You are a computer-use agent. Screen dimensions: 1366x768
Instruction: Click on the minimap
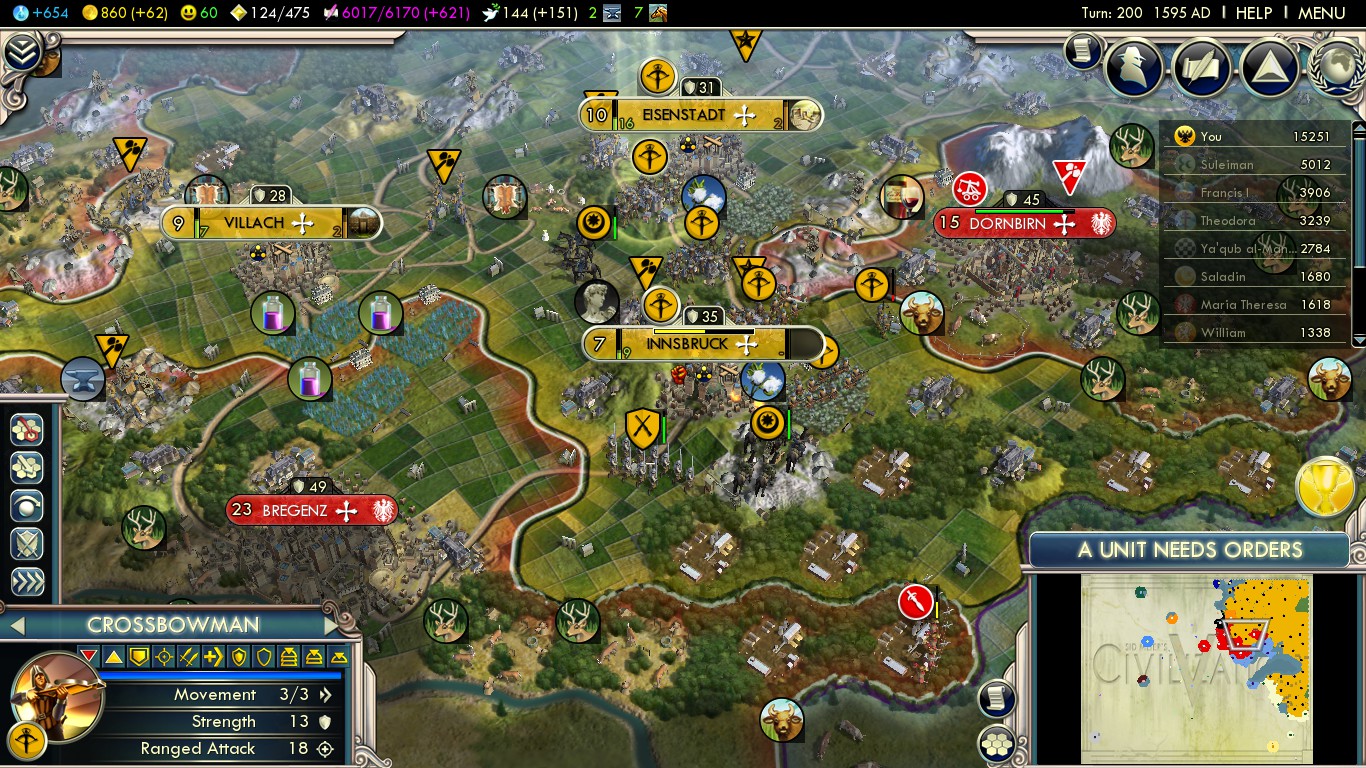tap(1196, 668)
